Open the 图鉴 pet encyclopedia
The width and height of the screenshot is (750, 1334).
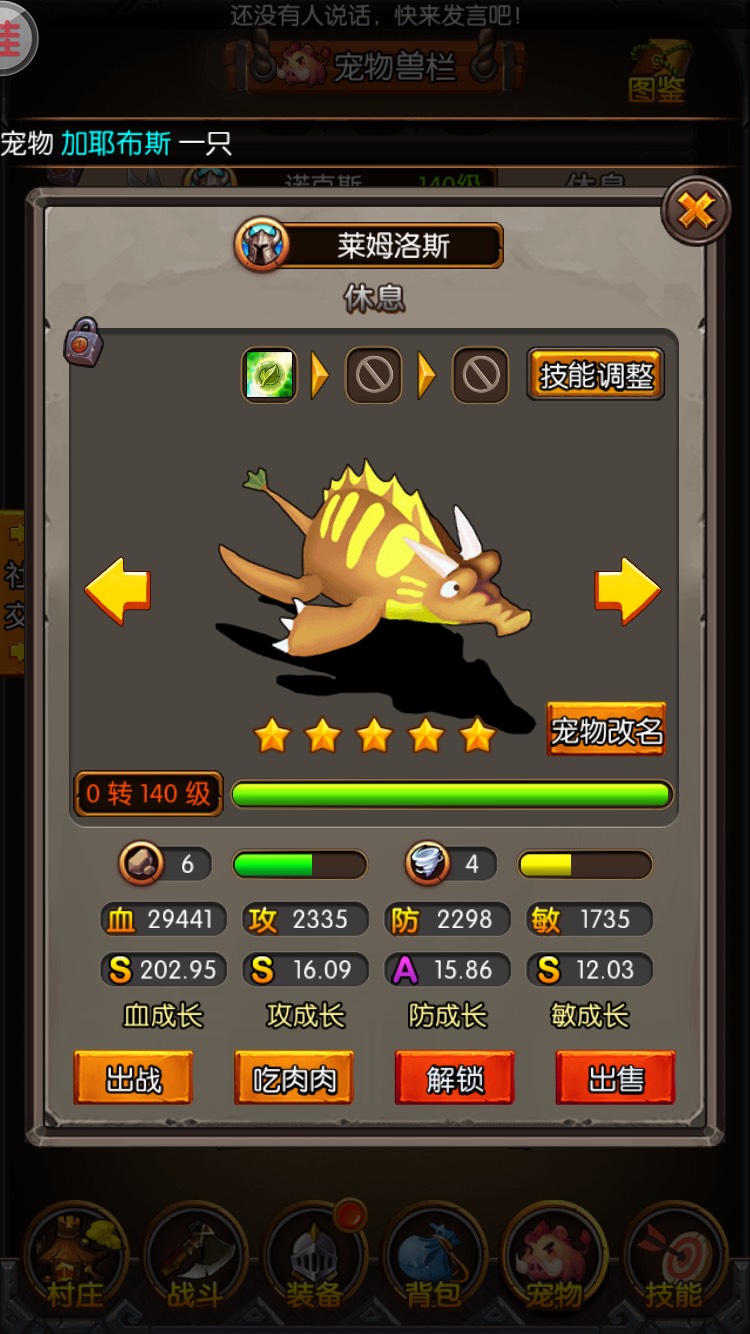[657, 73]
